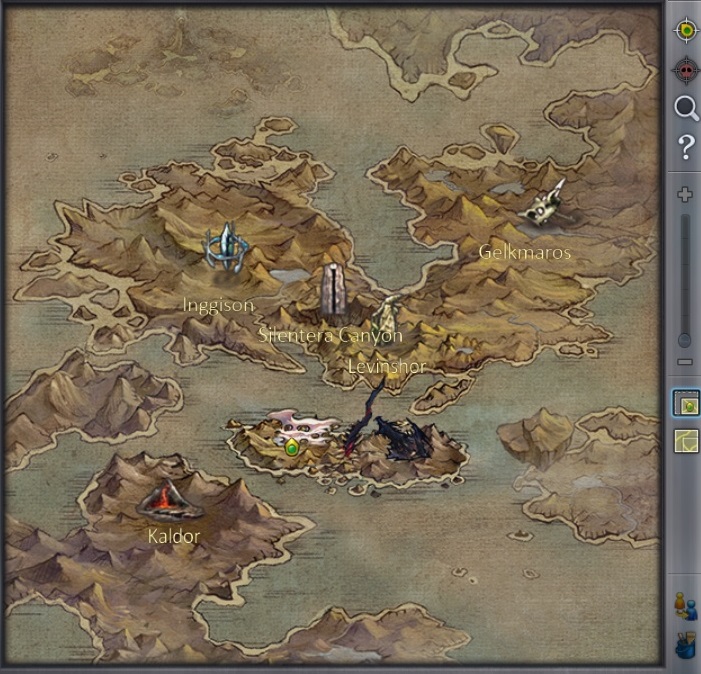Open the question mark help button
The image size is (701, 674).
coord(685,149)
